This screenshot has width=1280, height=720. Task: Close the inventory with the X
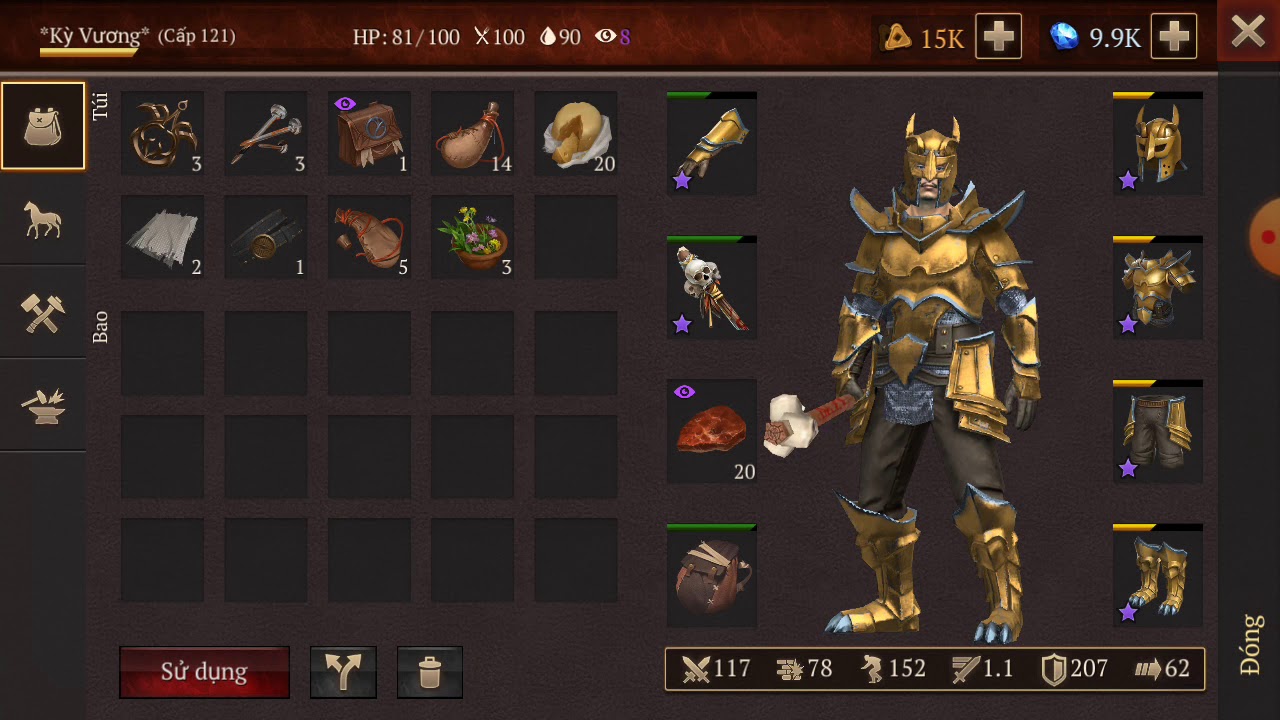click(1248, 32)
